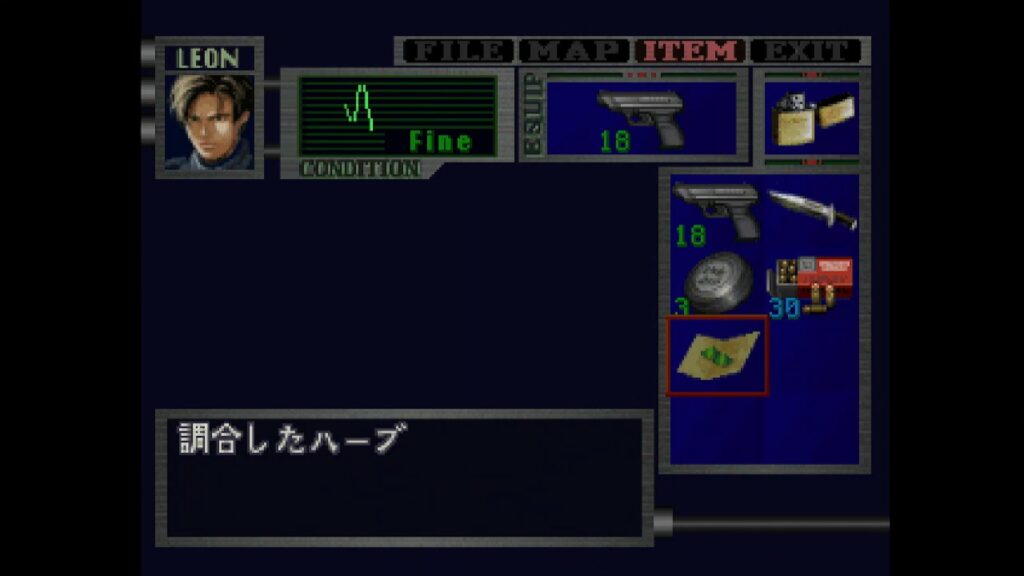Choose EXIT to close the menu

807,51
